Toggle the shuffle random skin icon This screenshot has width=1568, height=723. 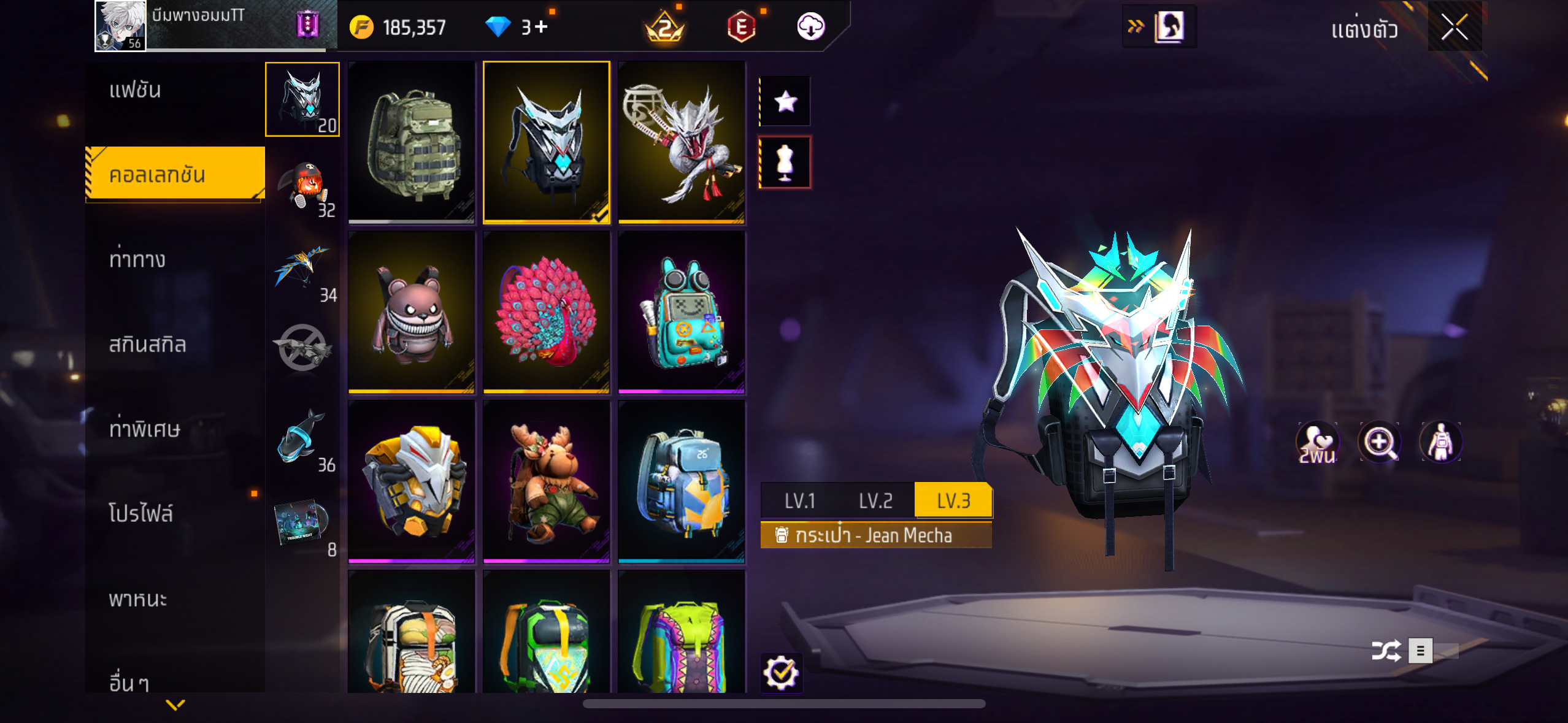(1386, 651)
